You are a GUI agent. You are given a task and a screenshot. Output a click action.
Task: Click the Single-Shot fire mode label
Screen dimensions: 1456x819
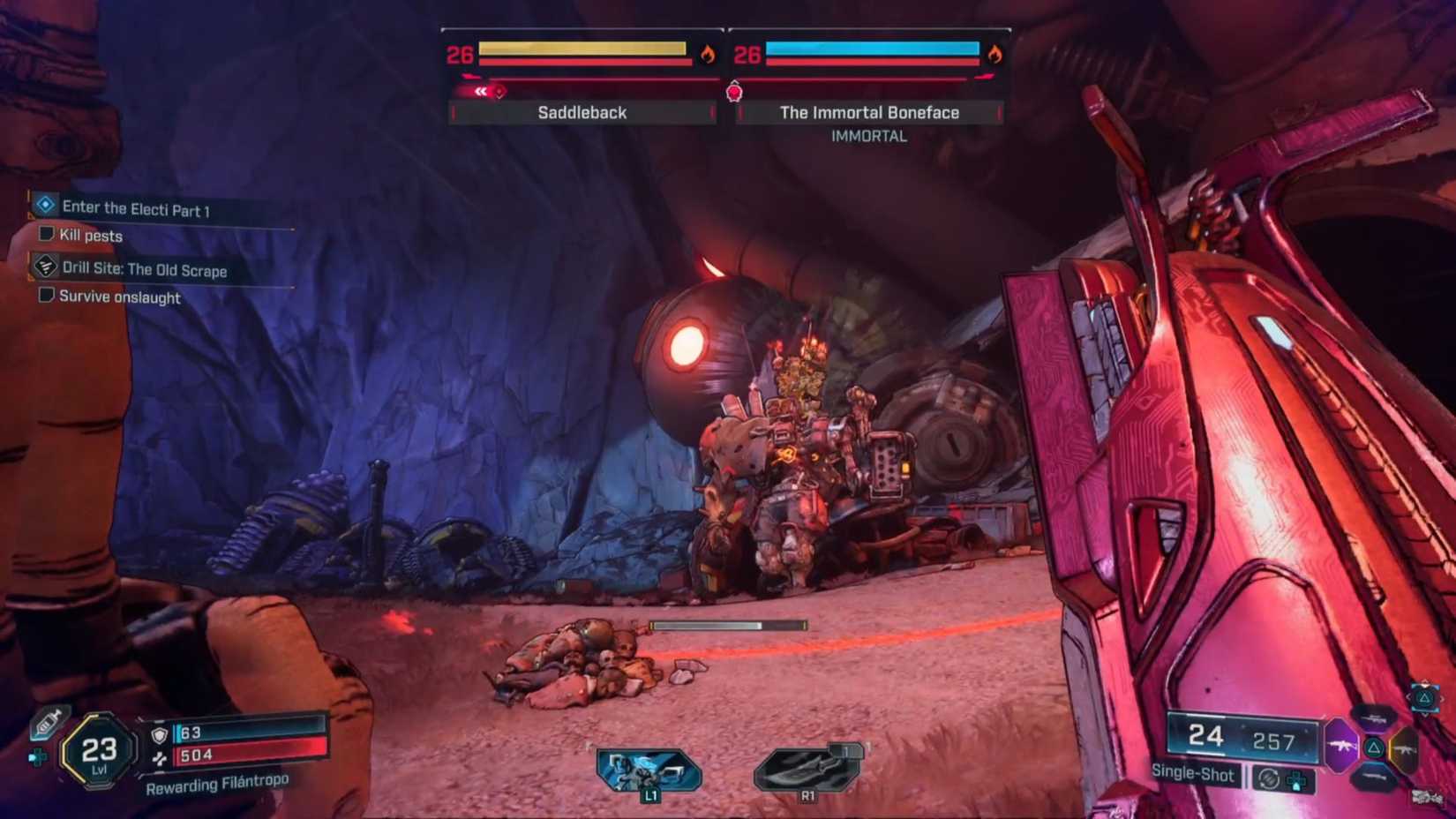pyautogui.click(x=1194, y=775)
